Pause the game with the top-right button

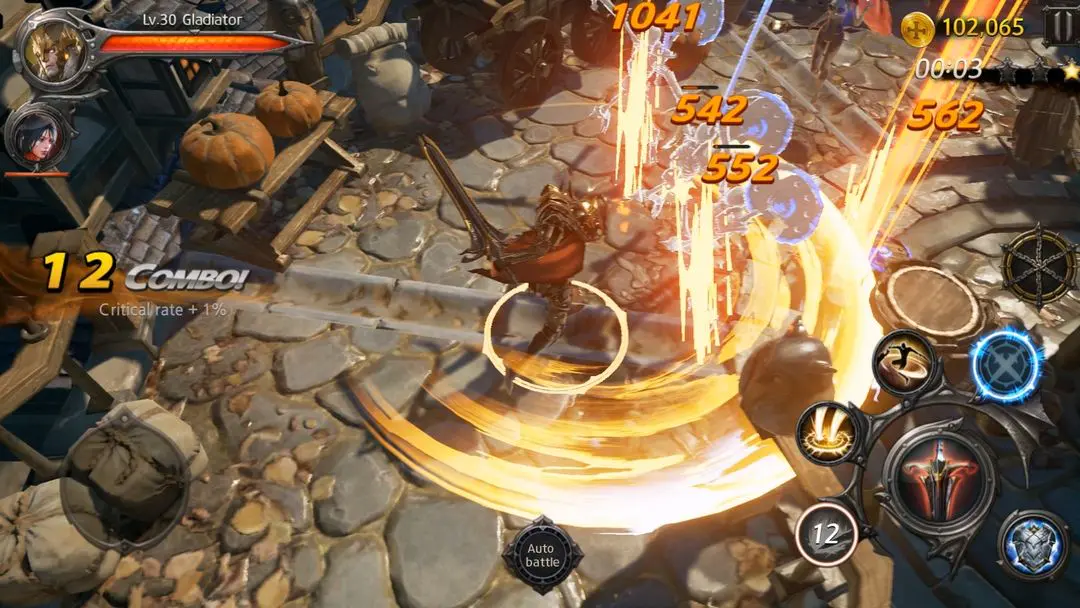pos(1060,25)
